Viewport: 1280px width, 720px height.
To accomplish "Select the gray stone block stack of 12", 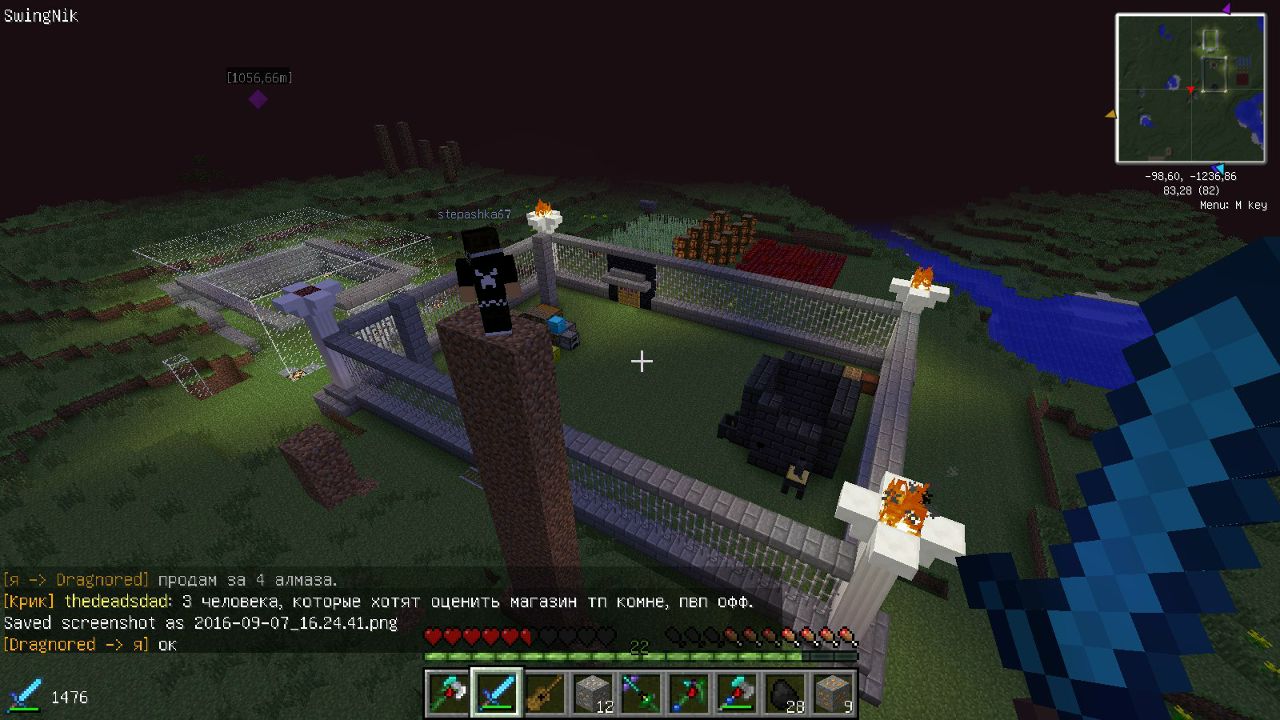I will tap(593, 691).
